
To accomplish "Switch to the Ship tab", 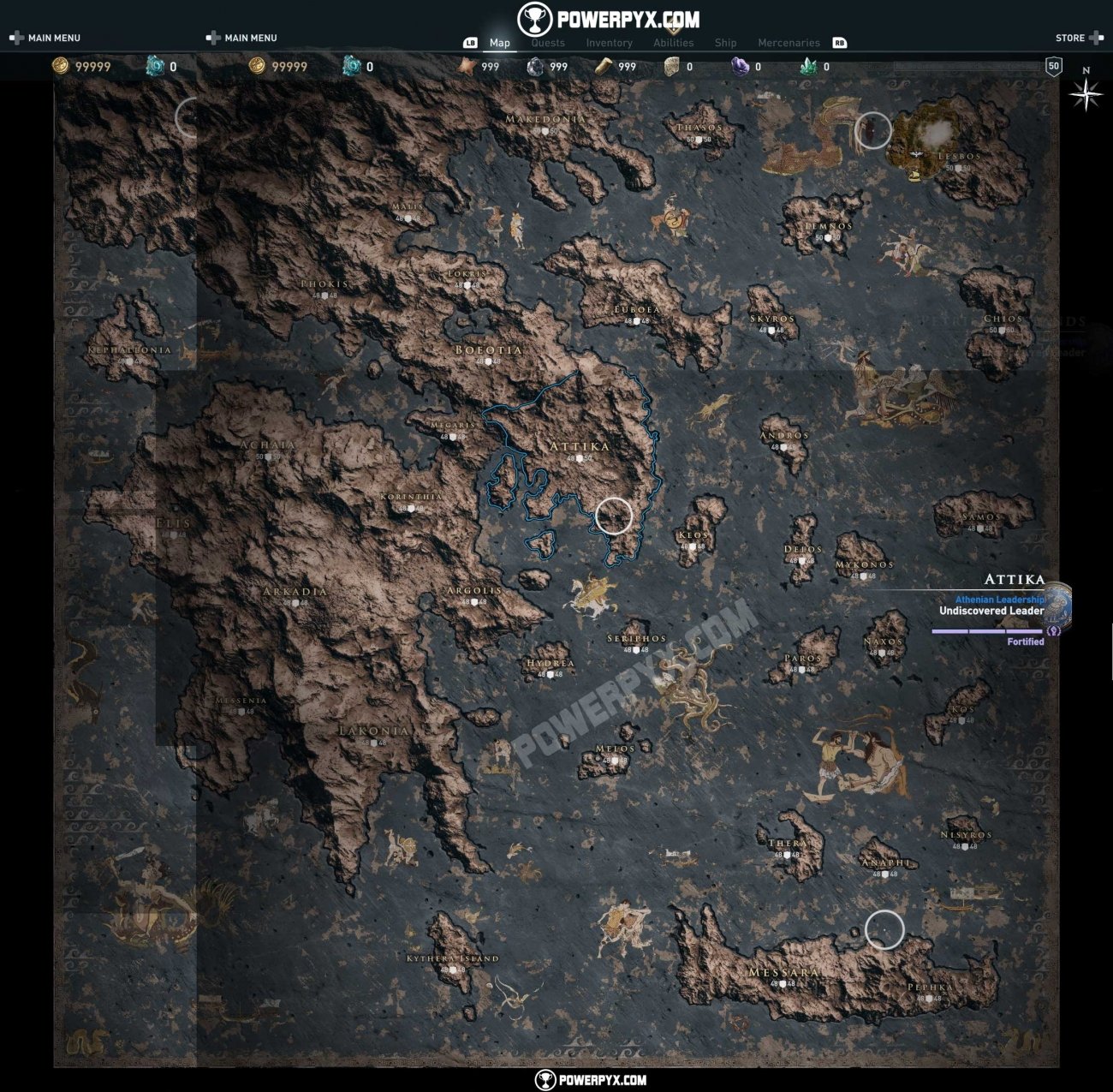I will (x=725, y=43).
